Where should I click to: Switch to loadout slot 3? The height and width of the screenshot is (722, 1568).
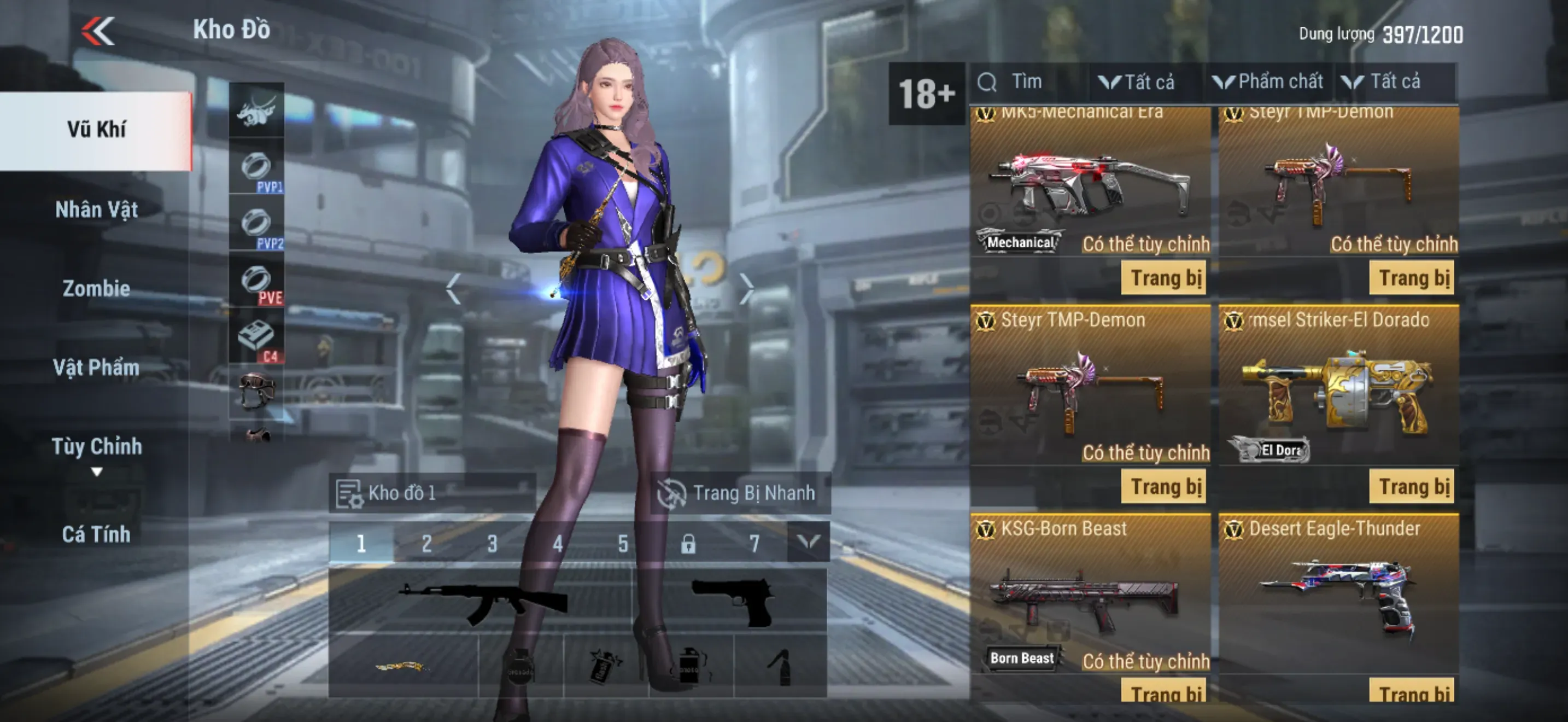click(492, 543)
